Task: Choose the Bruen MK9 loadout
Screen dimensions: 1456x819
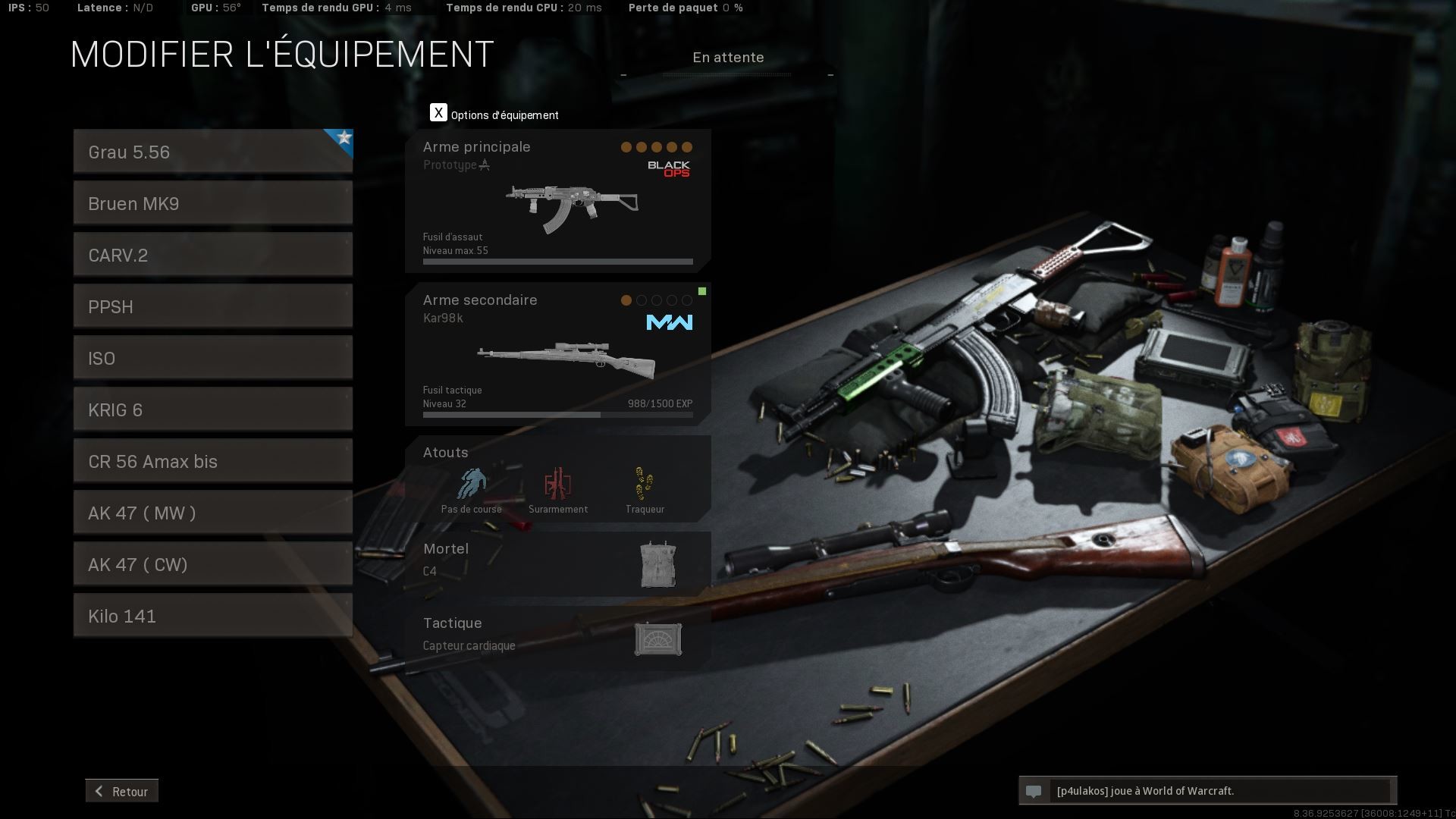Action: 212,203
